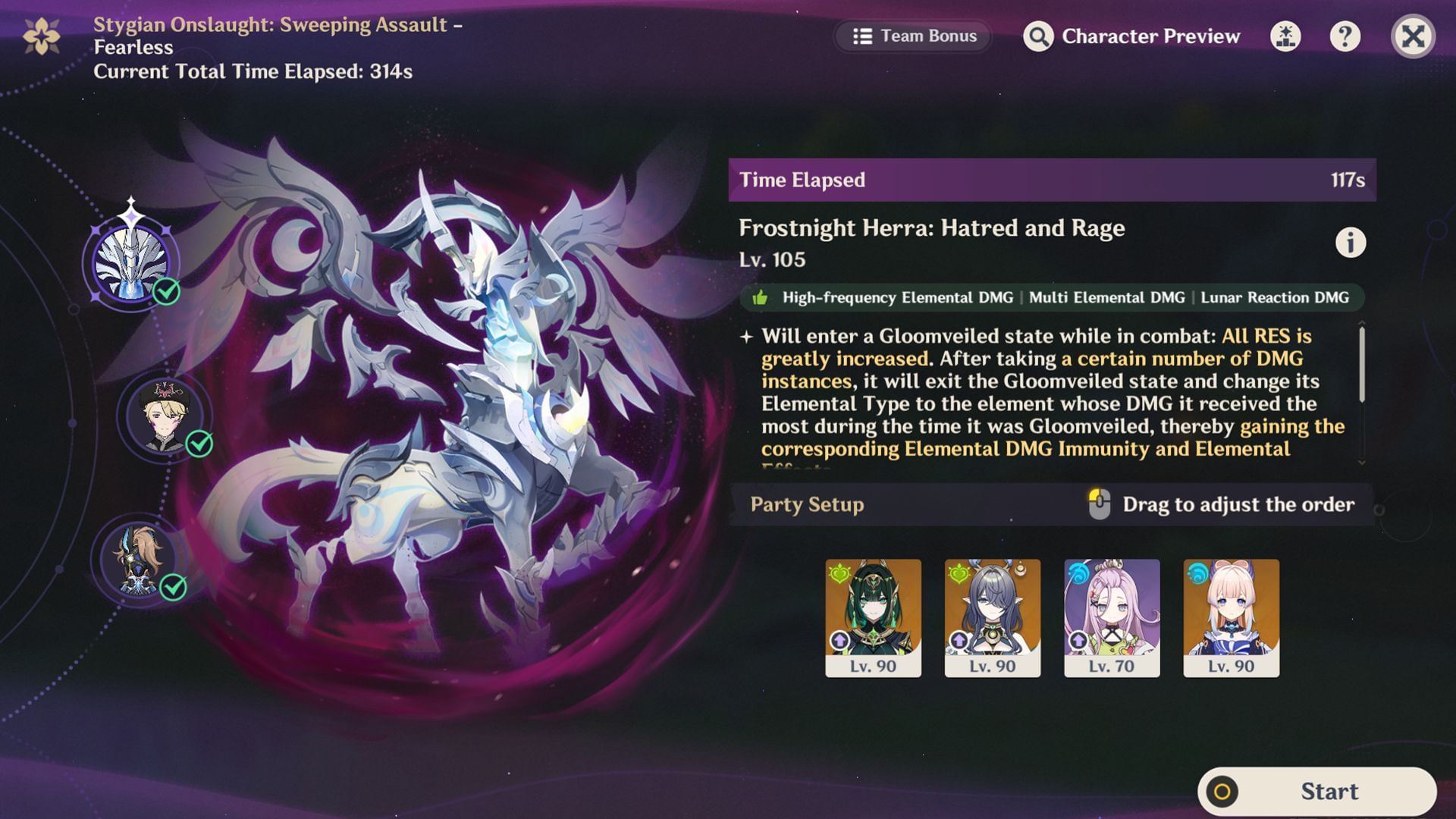
Task: Open the Team Bonus menu
Action: tap(912, 36)
